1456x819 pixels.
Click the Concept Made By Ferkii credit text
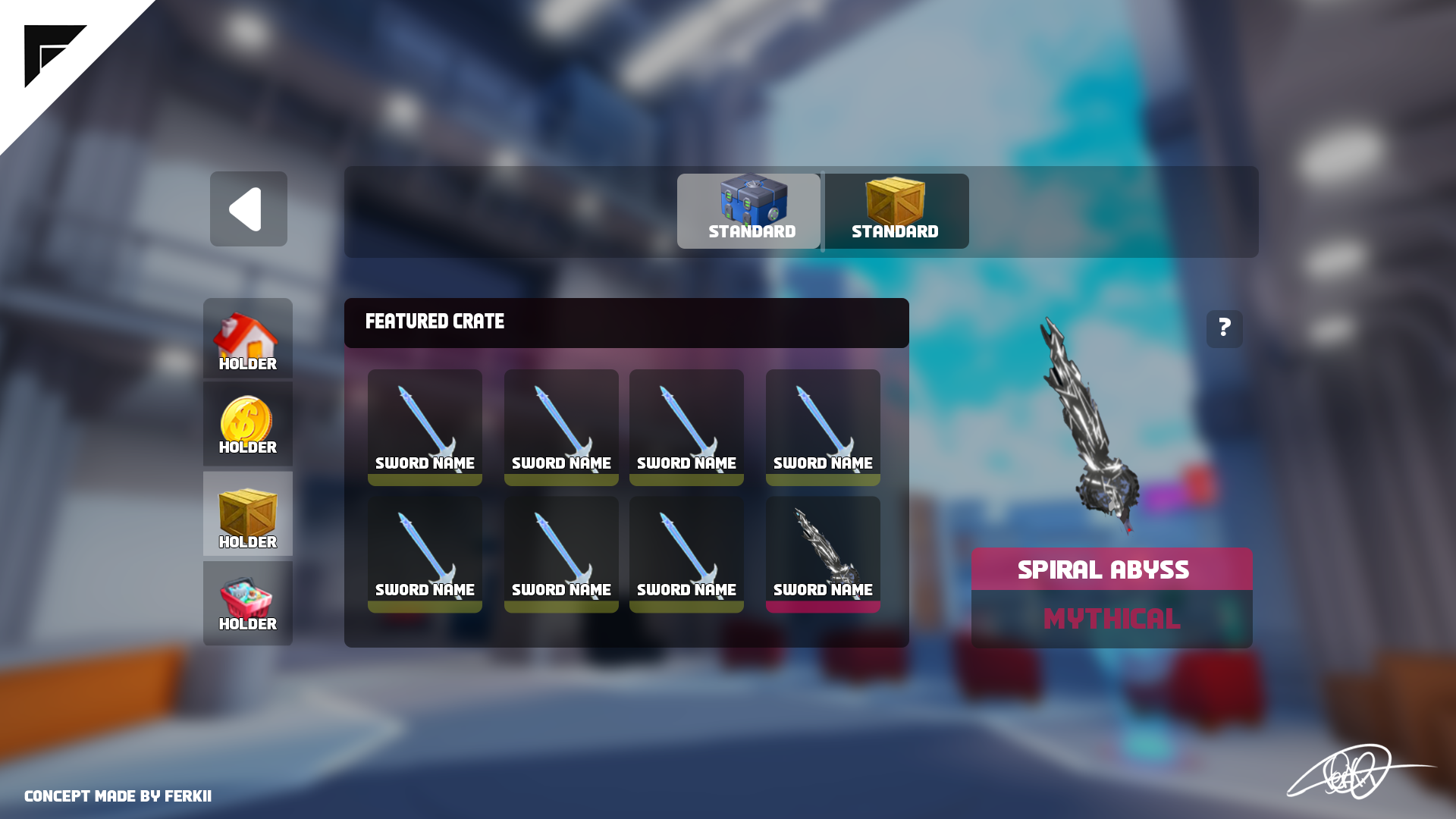(118, 796)
